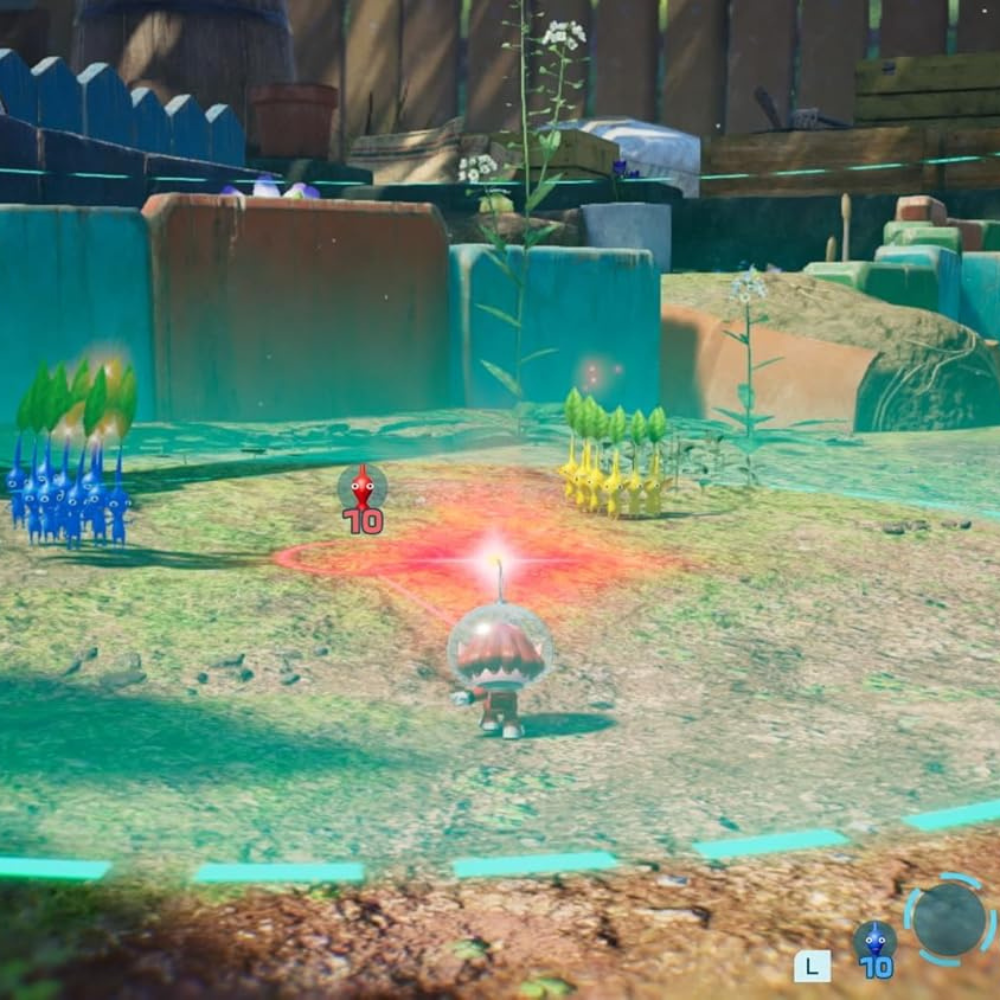The image size is (1000, 1000).
Task: Click the empty circular slot with cyan ring
Action: click(949, 920)
